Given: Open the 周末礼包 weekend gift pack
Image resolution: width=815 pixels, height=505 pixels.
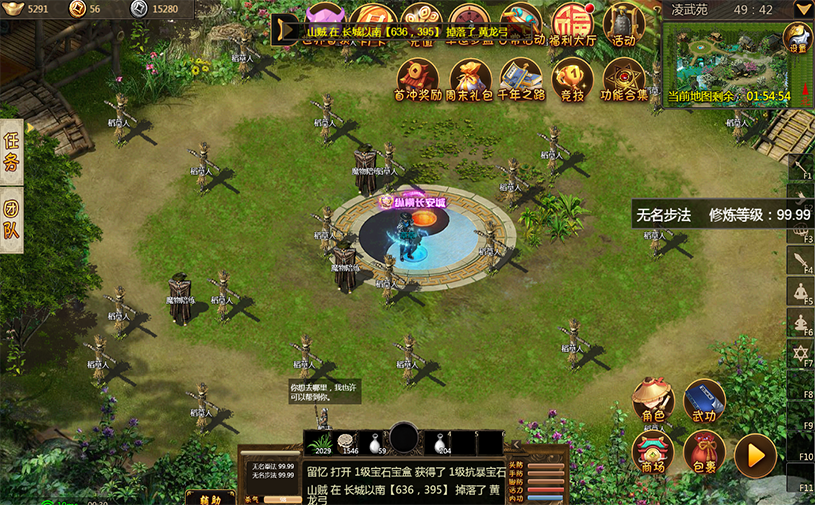Looking at the screenshot, I should pos(469,78).
